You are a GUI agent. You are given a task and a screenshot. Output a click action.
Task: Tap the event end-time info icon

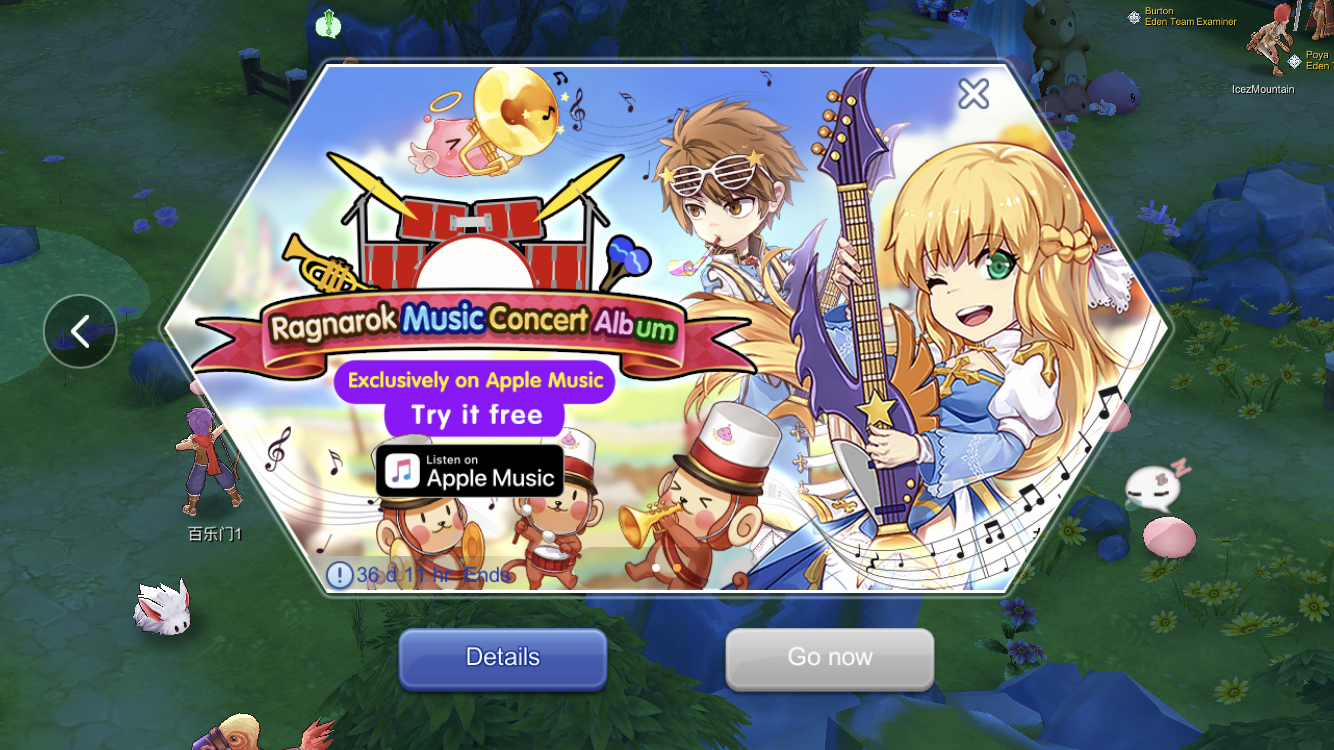tap(339, 575)
